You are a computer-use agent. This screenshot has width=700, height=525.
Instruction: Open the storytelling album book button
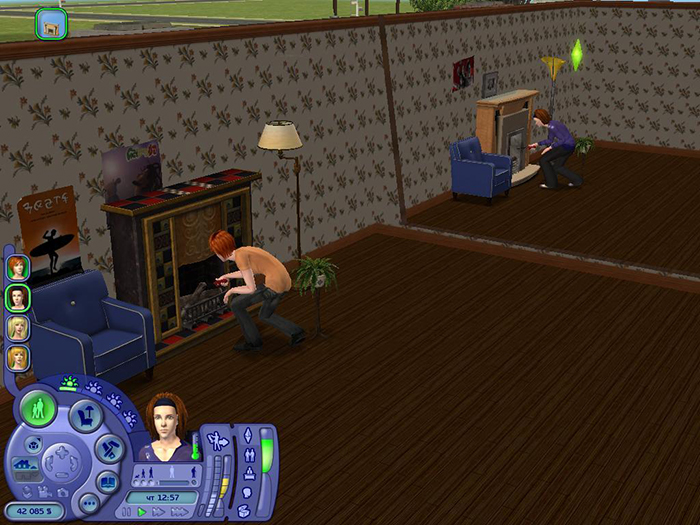[x=108, y=480]
